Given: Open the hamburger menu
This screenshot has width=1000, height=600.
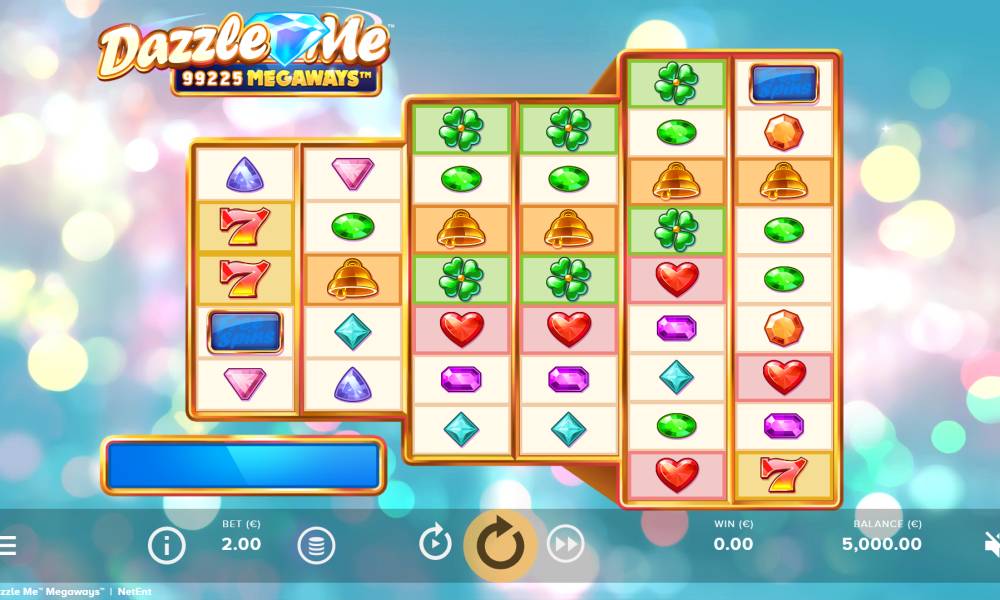Looking at the screenshot, I should pos(7,545).
